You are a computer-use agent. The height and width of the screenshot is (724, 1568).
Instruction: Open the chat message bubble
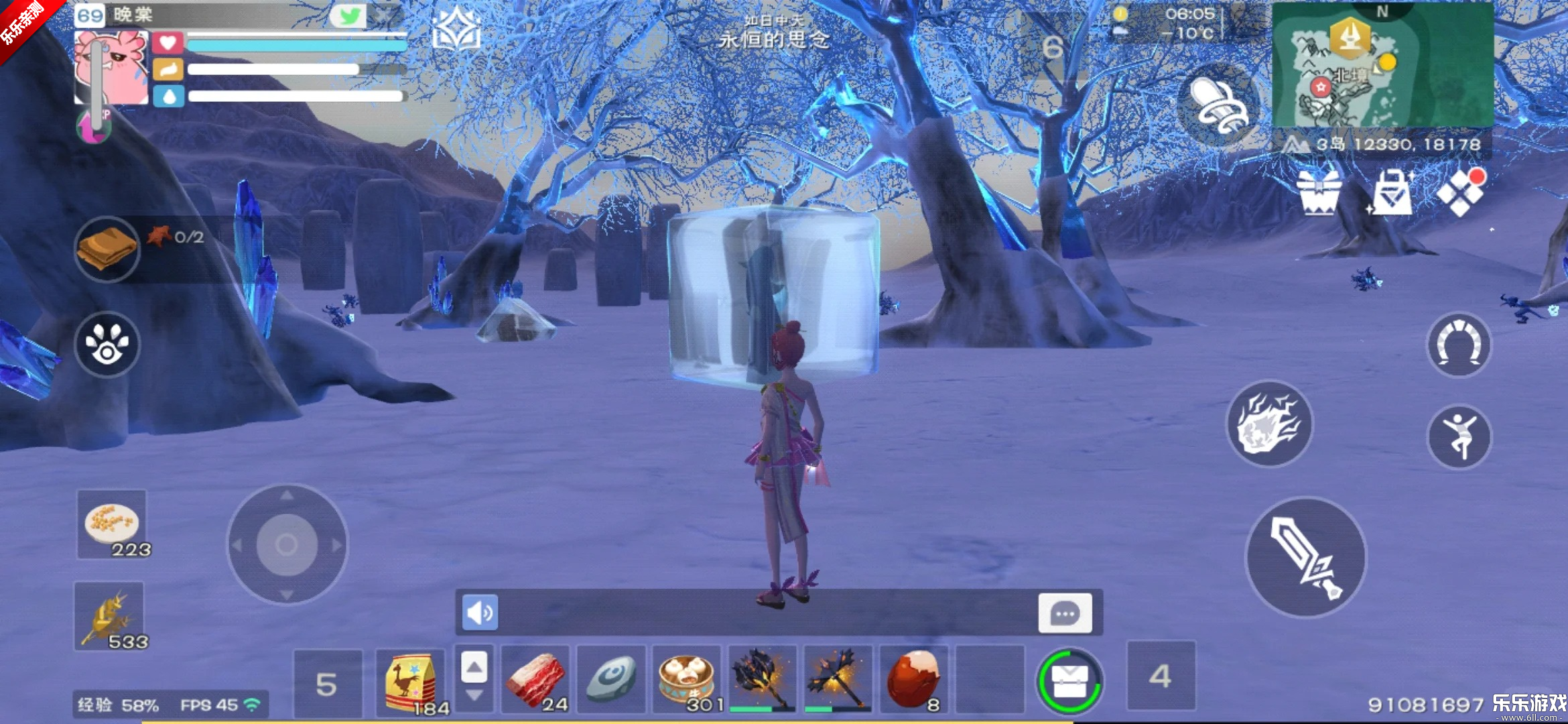pyautogui.click(x=1065, y=613)
